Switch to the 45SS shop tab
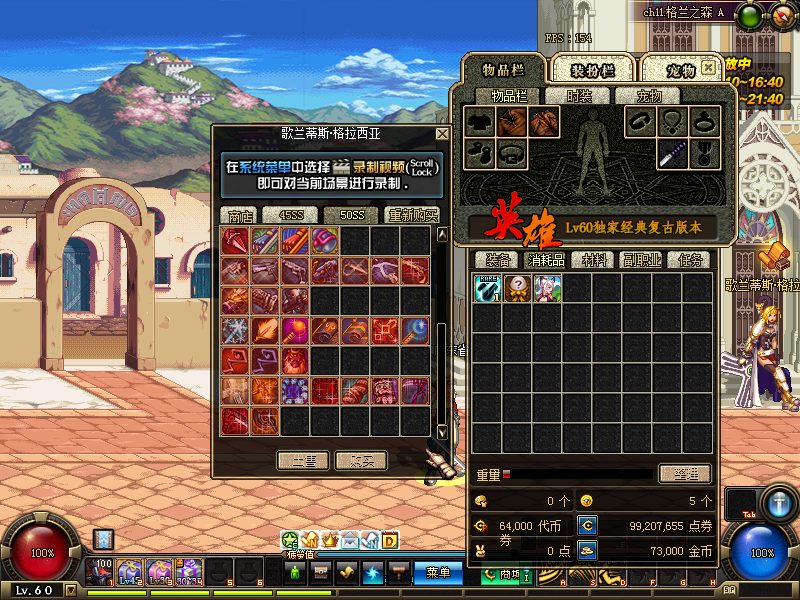The height and width of the screenshot is (600, 800). click(290, 215)
